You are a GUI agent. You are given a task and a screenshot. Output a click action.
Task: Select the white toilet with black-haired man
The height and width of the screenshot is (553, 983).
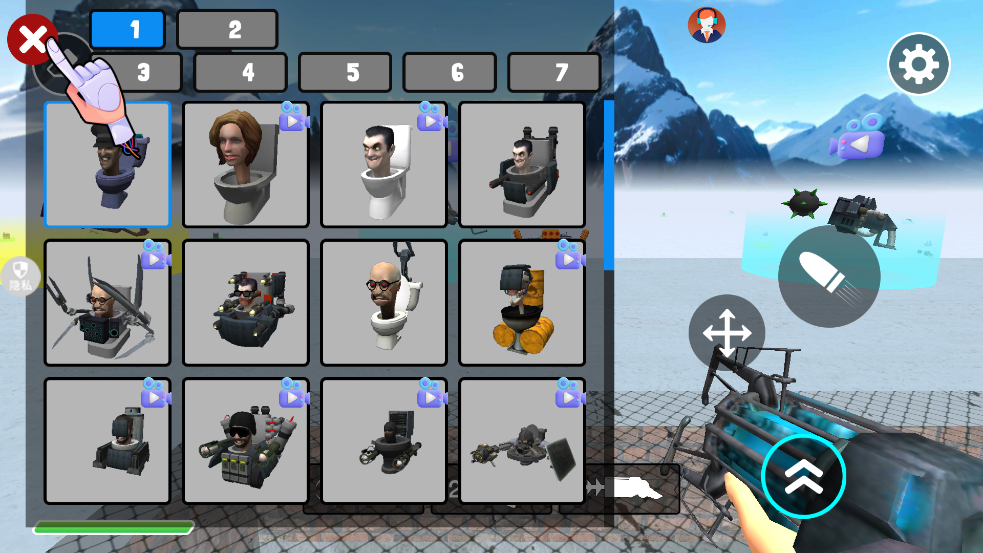(383, 165)
